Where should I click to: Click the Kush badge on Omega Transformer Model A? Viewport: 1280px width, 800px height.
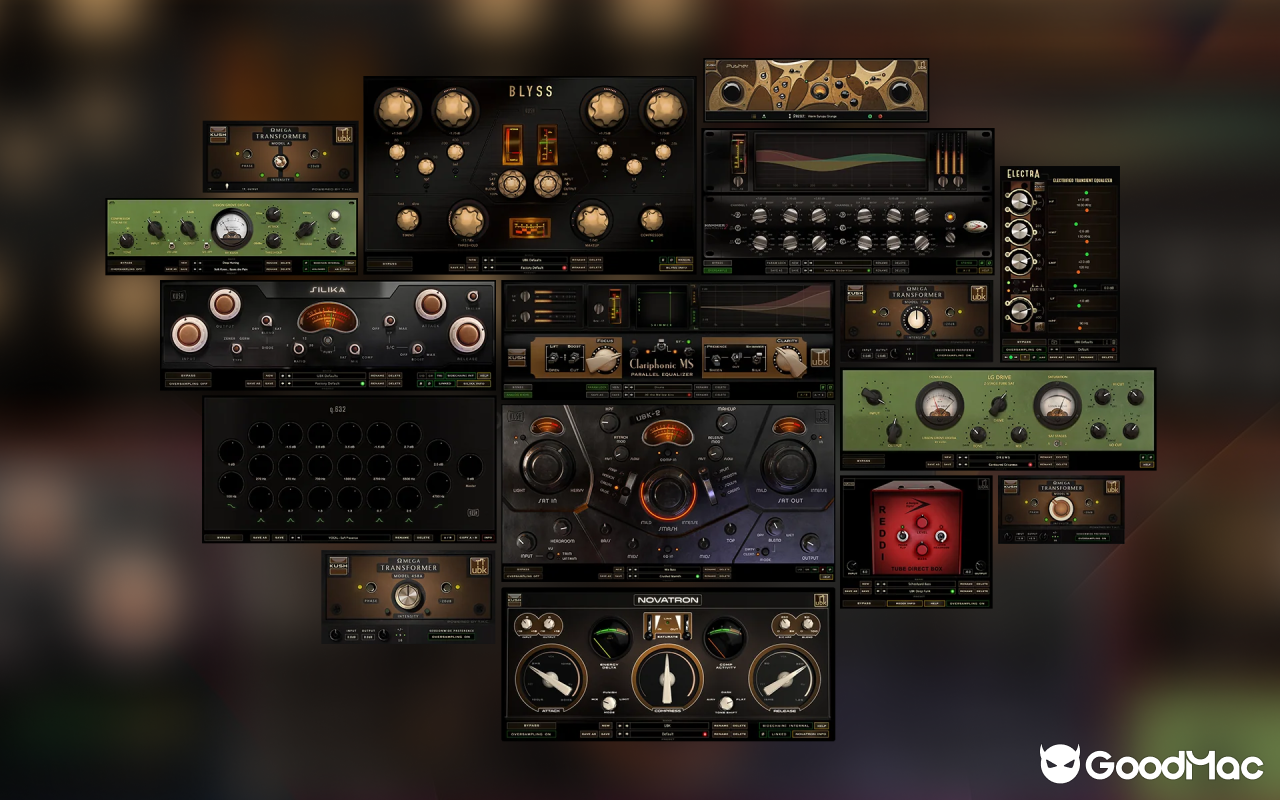[x=219, y=135]
